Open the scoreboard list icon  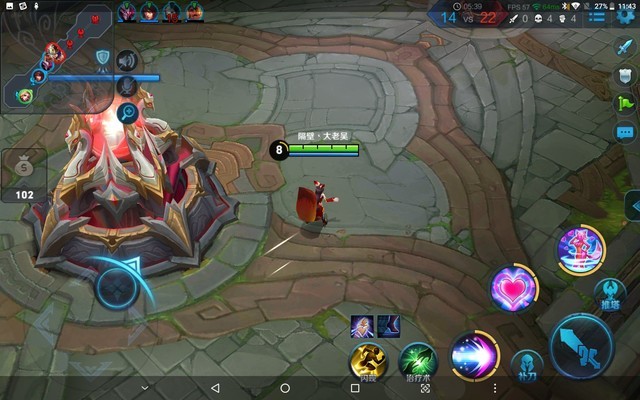597,17
